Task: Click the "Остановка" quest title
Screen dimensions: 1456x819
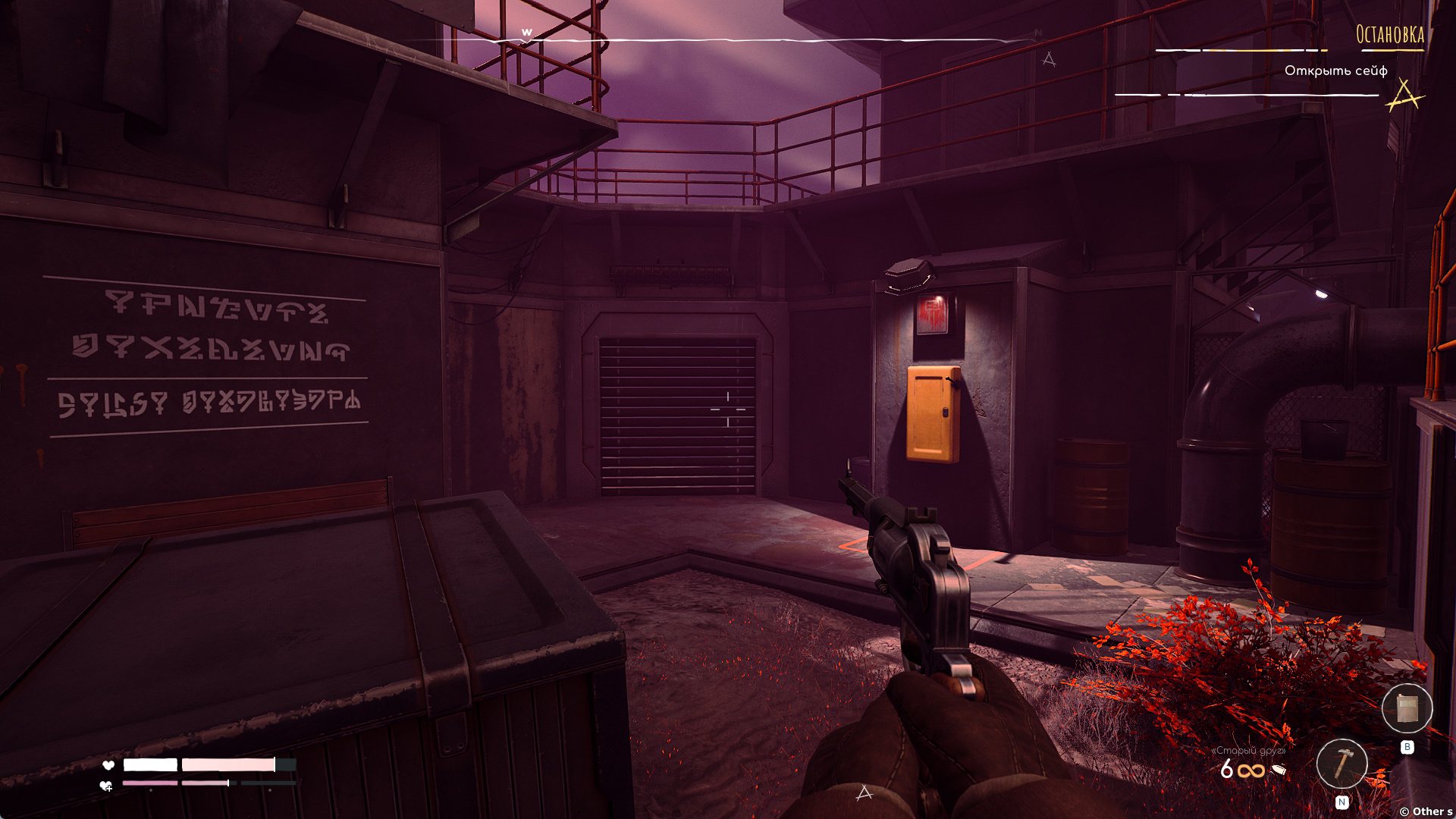Action: pyautogui.click(x=1389, y=35)
